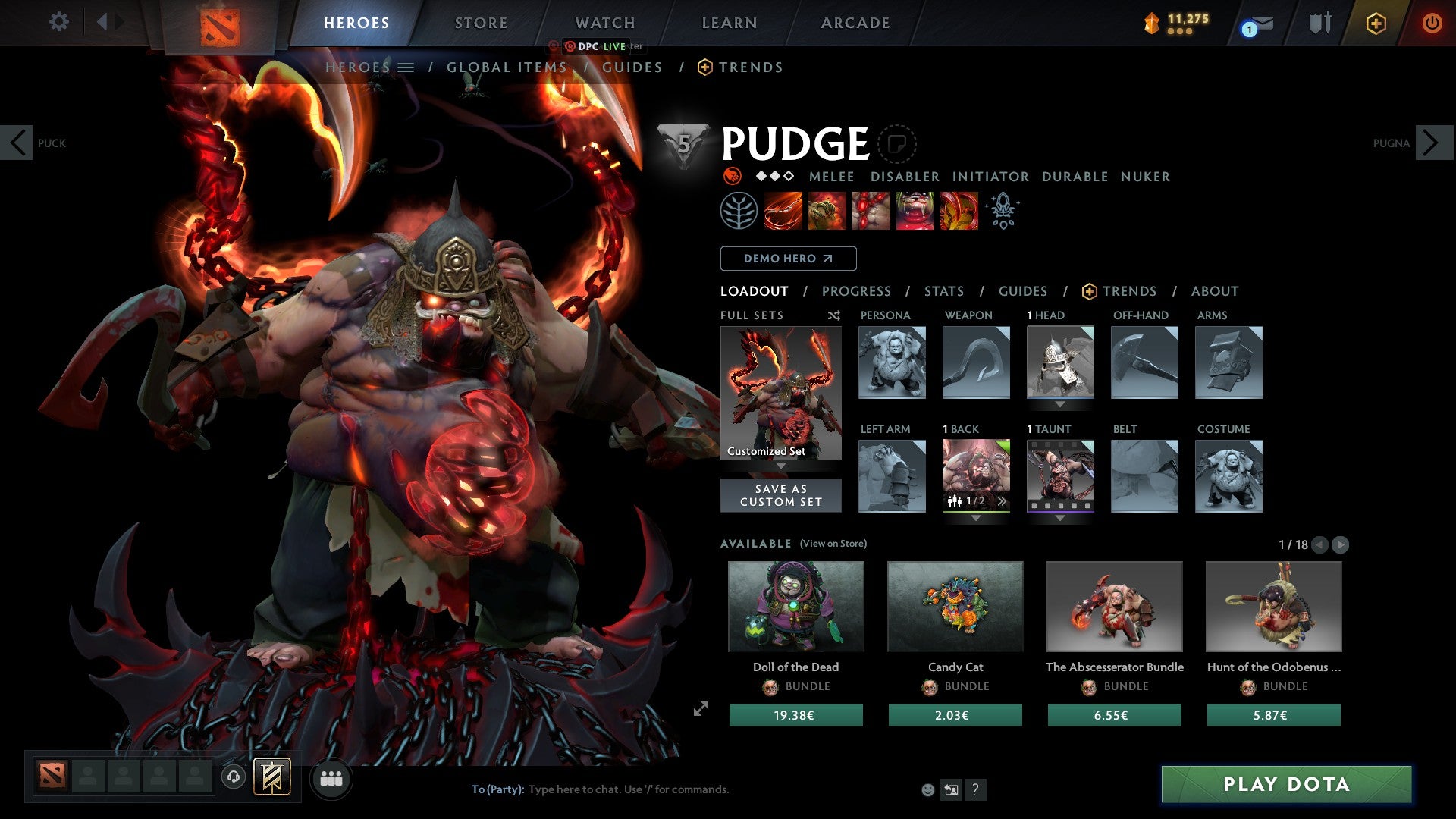Open the mail notifications envelope icon

1259,23
